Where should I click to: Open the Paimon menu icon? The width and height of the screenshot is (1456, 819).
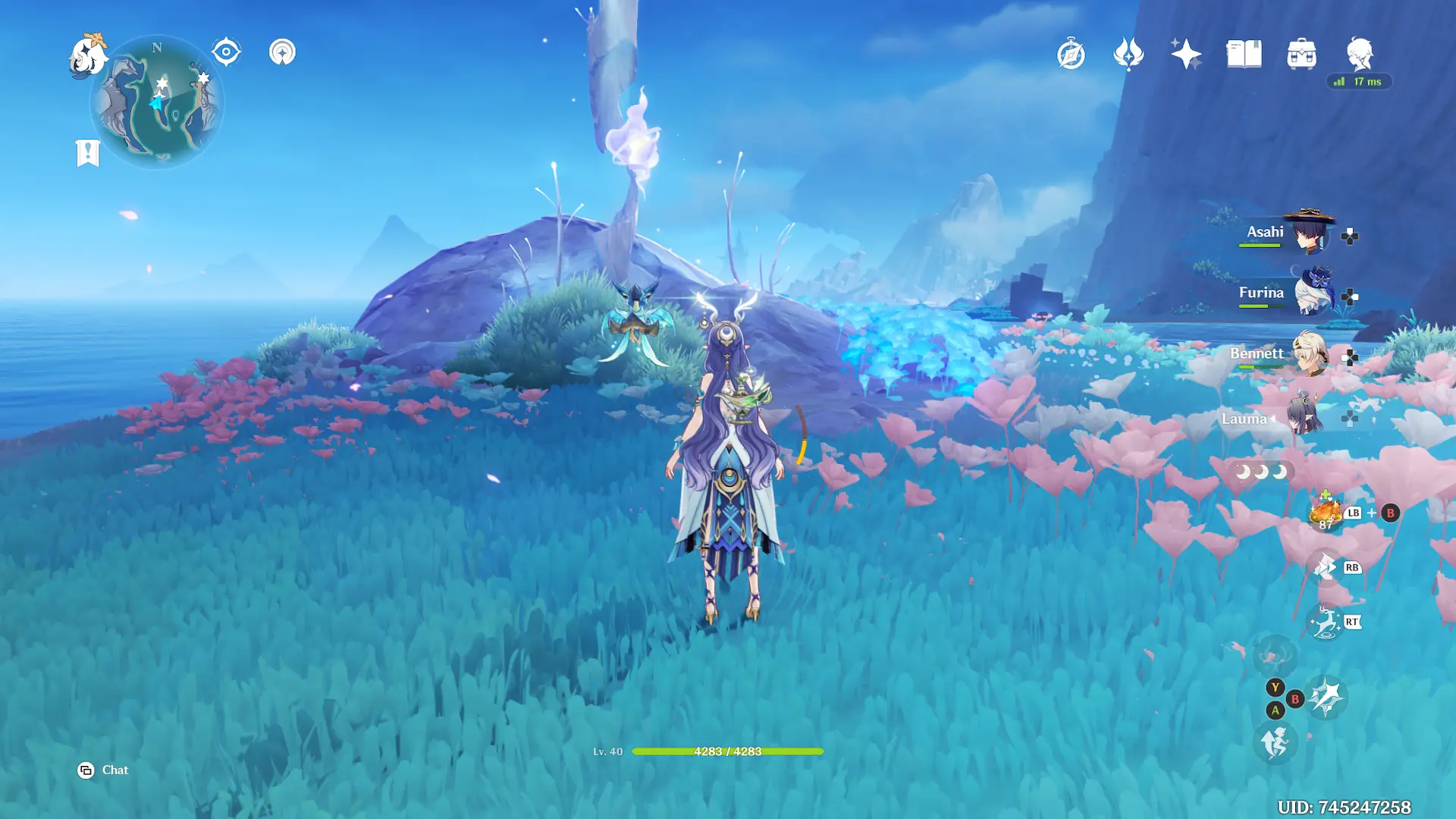(87, 57)
